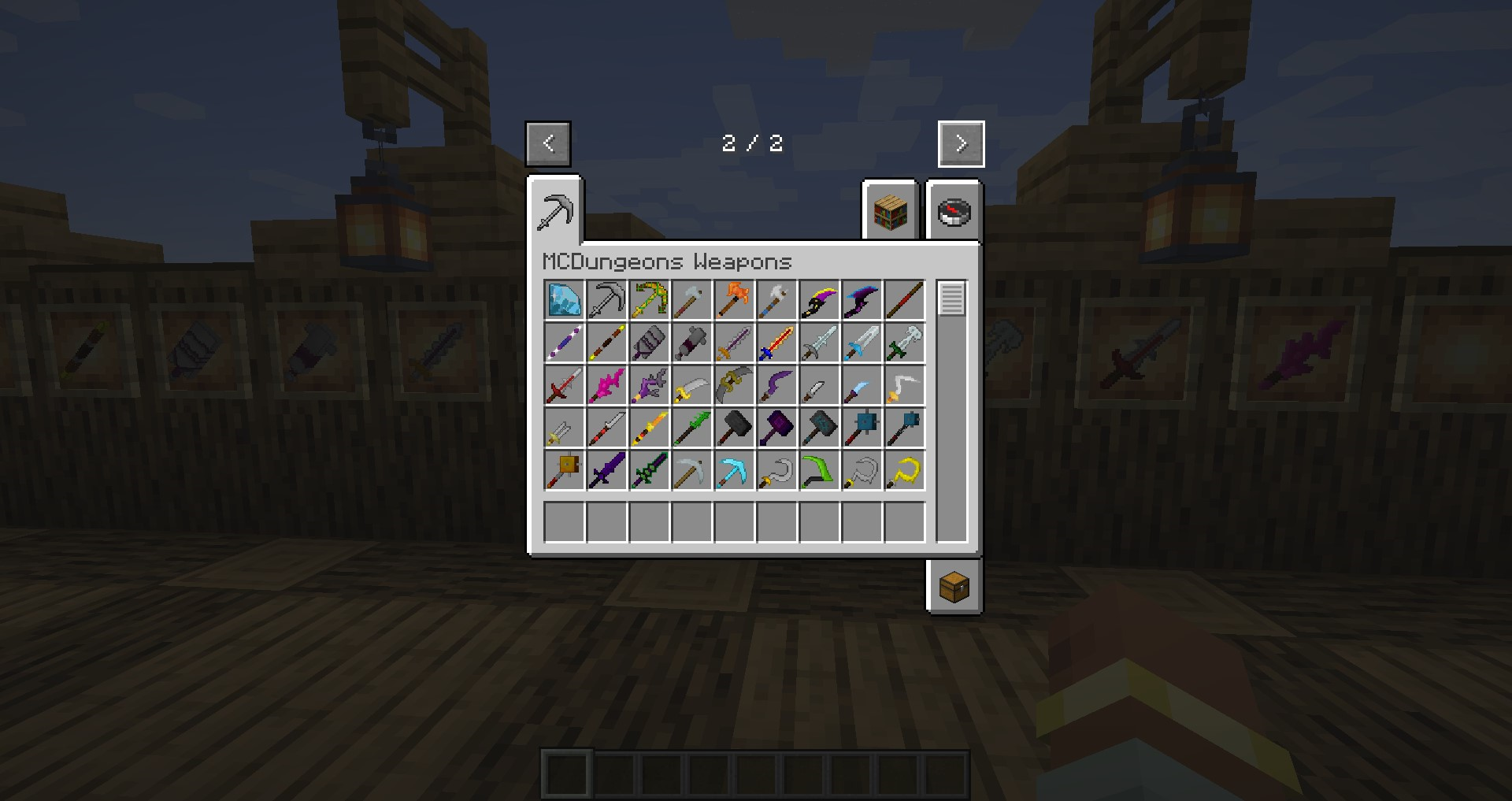Select the black anvil-like hammer weapon
The height and width of the screenshot is (801, 1512).
click(x=734, y=427)
